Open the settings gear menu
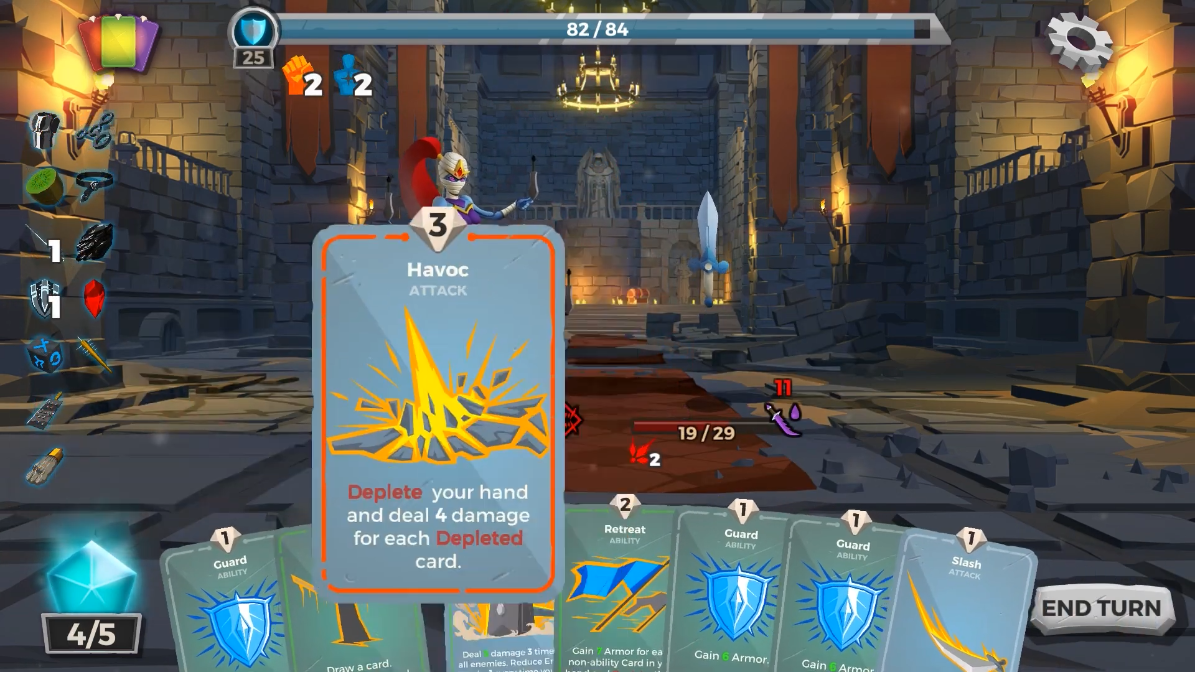 [x=1079, y=40]
